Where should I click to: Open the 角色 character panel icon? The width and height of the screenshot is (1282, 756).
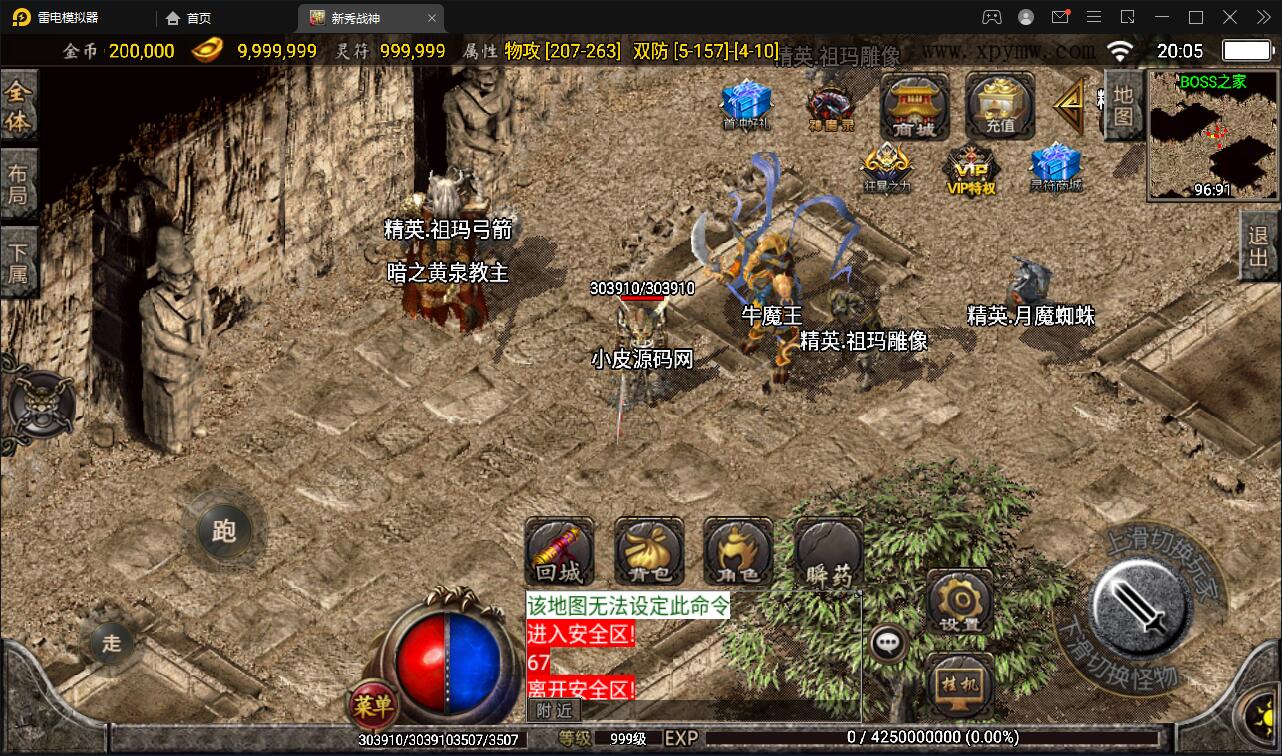[736, 551]
